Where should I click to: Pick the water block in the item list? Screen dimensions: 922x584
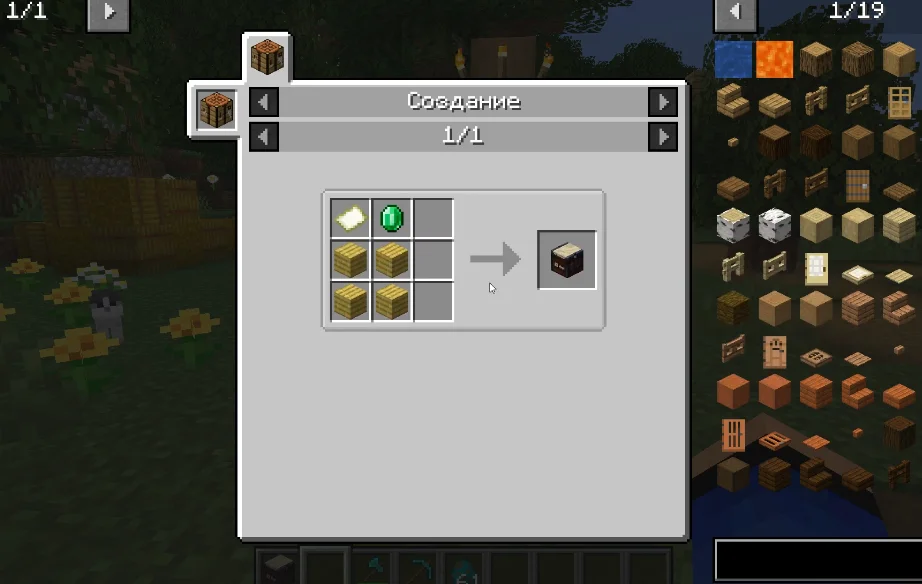733,59
